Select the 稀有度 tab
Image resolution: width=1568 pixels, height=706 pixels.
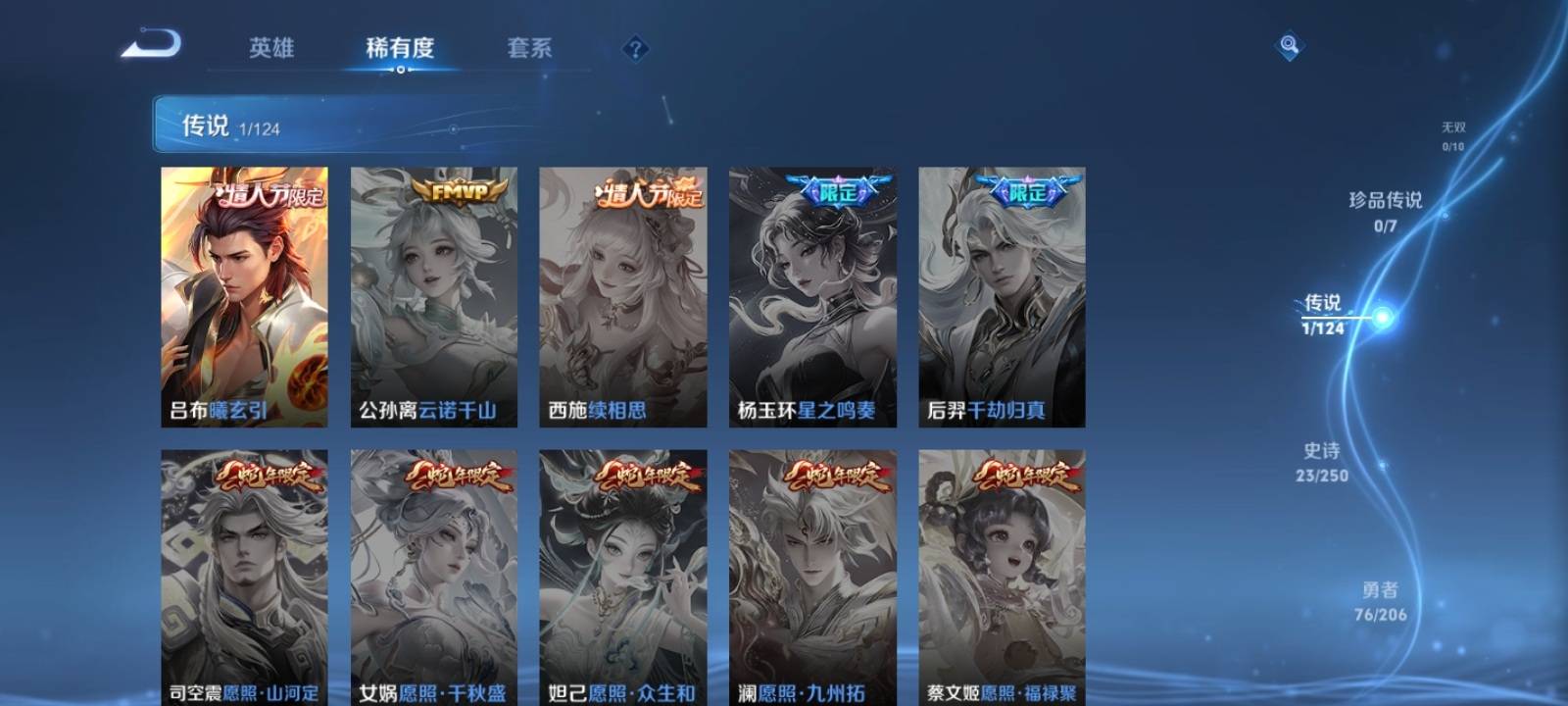[400, 48]
